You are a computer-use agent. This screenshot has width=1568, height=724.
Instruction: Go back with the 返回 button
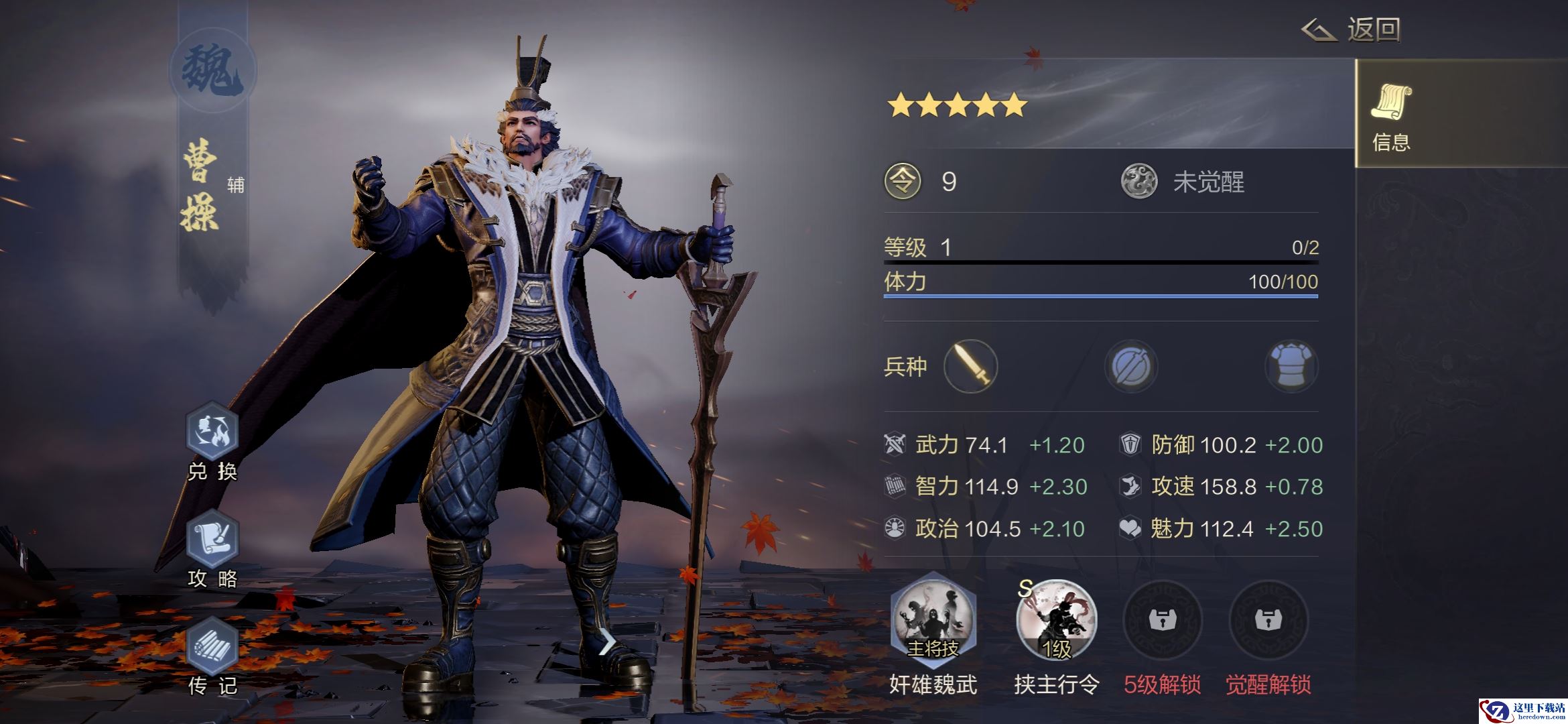click(x=1352, y=30)
